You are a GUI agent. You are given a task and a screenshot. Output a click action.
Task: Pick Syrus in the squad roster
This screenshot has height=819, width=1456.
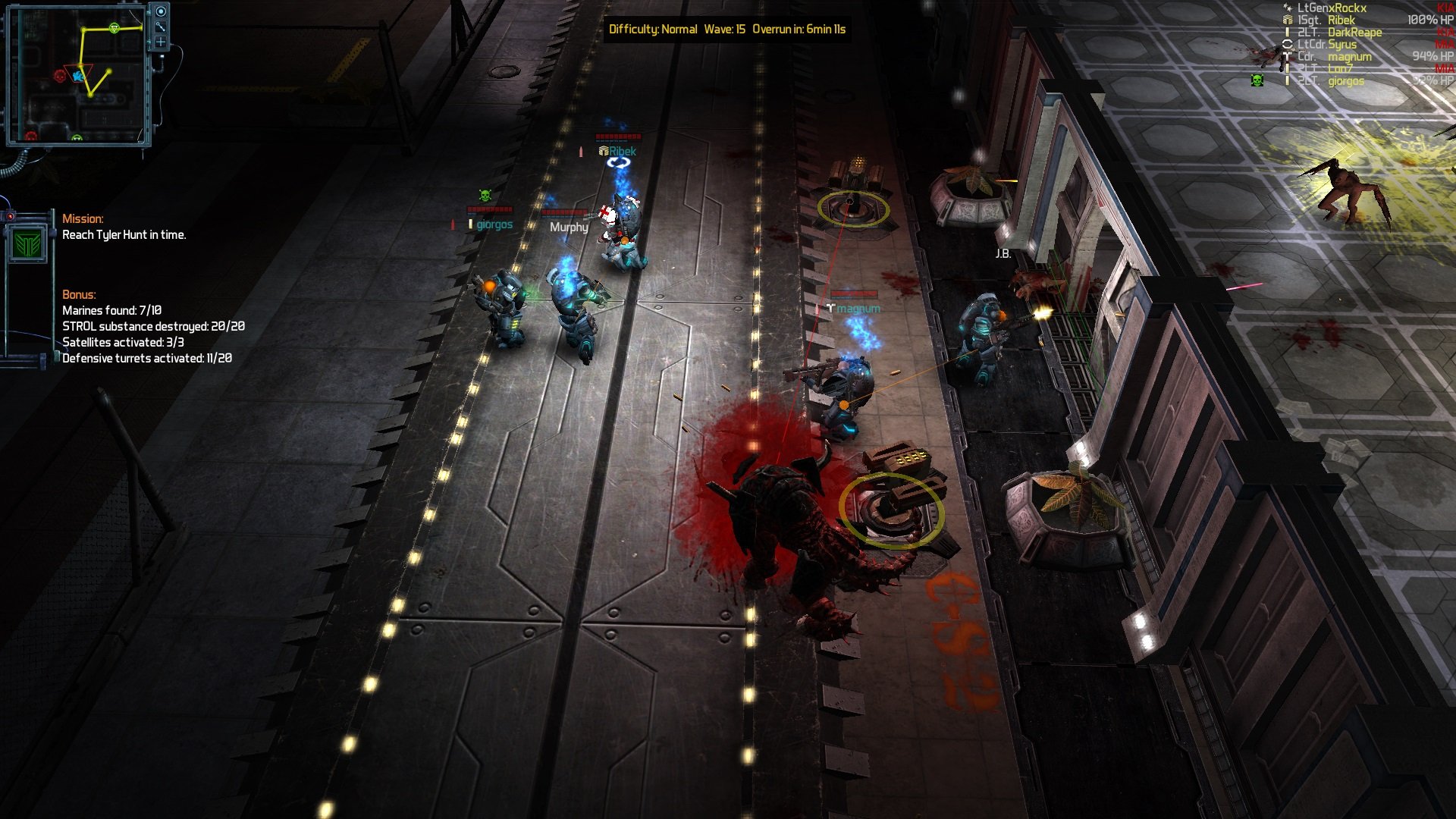tap(1342, 45)
